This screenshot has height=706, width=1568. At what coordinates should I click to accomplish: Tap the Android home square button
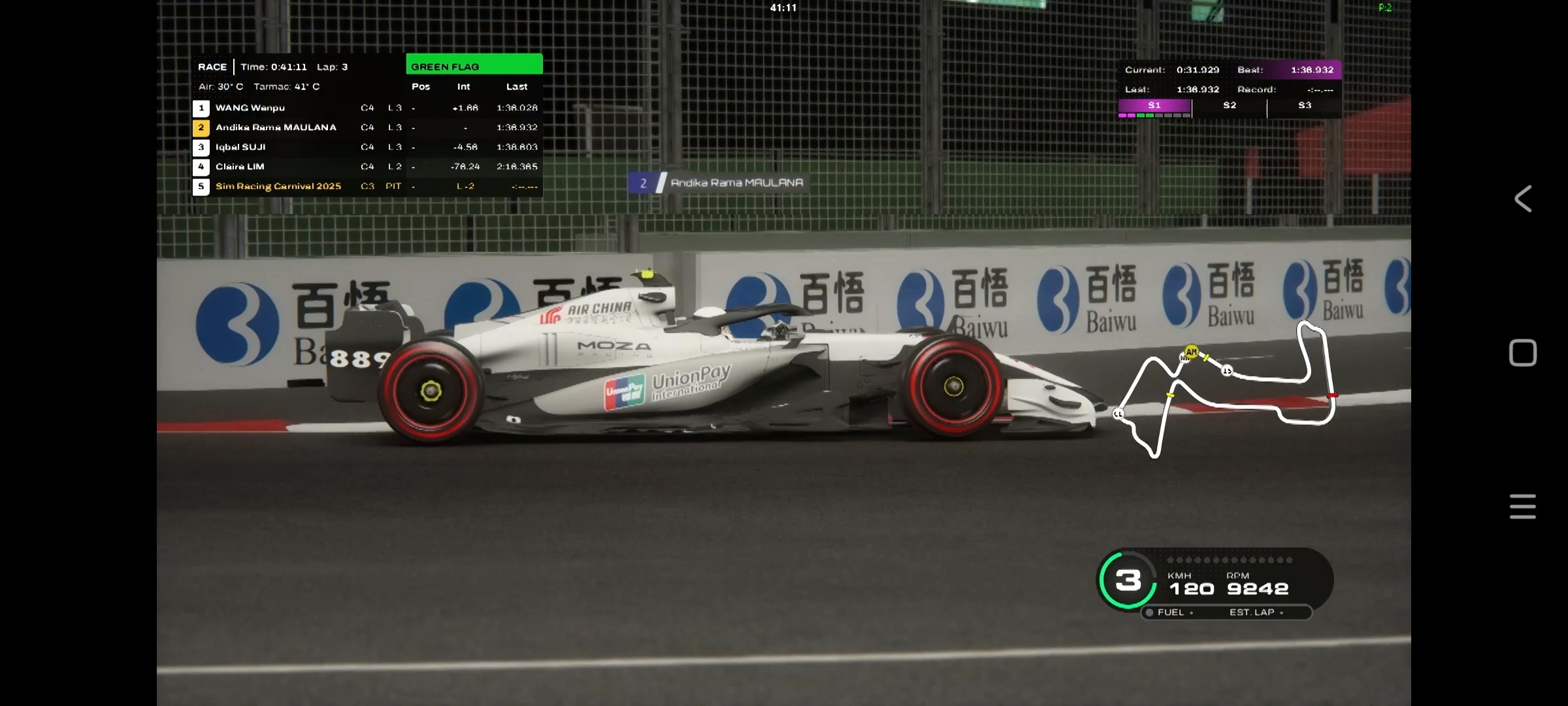coord(1523,353)
